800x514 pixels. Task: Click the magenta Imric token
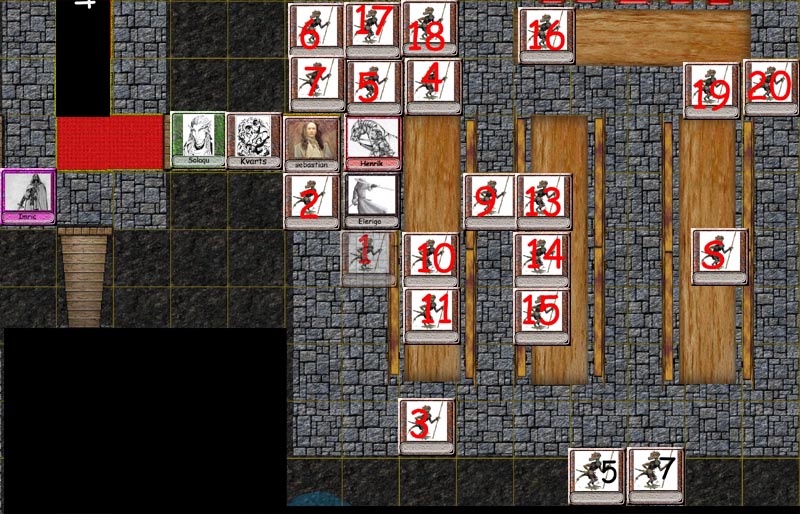coord(27,196)
